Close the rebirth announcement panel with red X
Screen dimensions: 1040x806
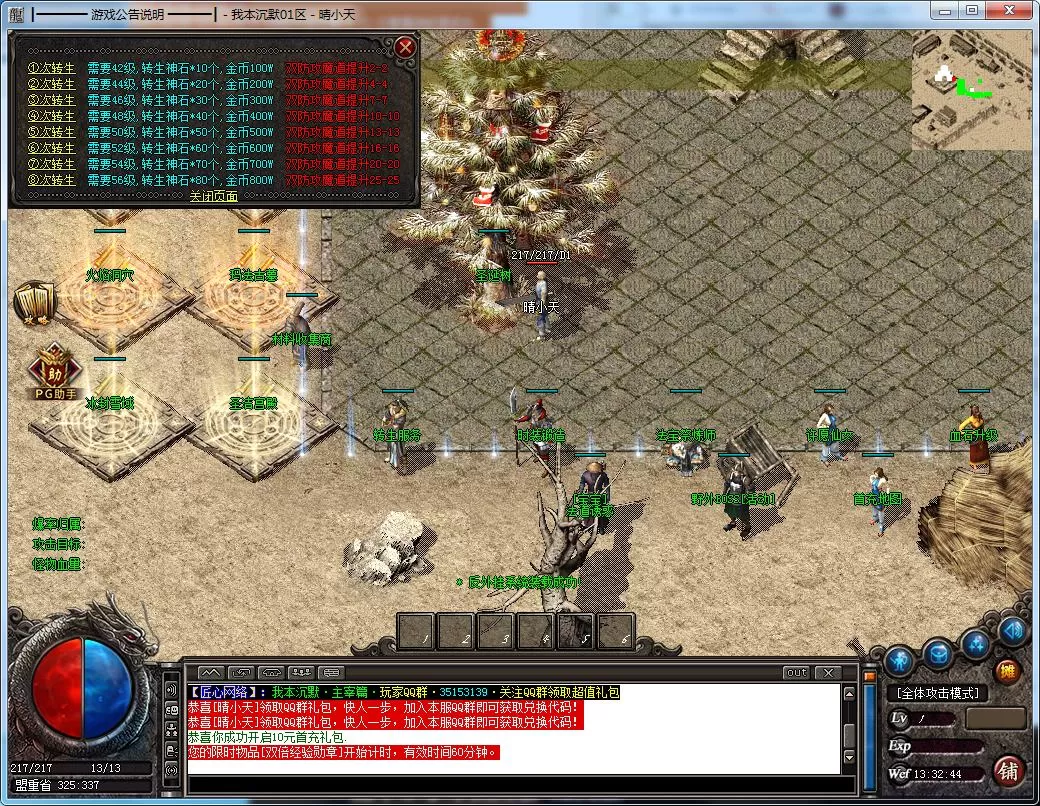coord(405,47)
